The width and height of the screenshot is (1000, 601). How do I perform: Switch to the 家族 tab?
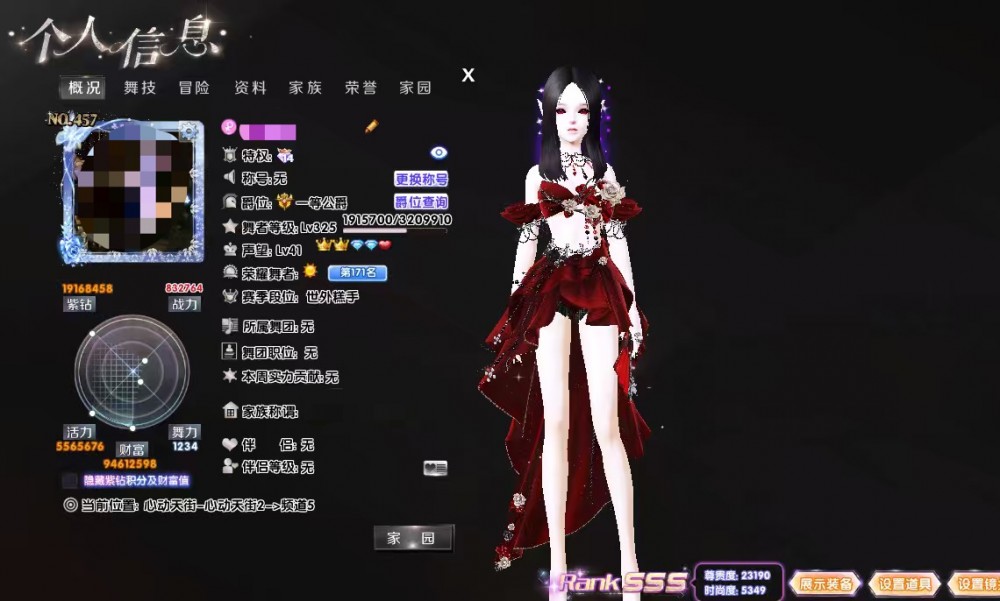pos(305,88)
